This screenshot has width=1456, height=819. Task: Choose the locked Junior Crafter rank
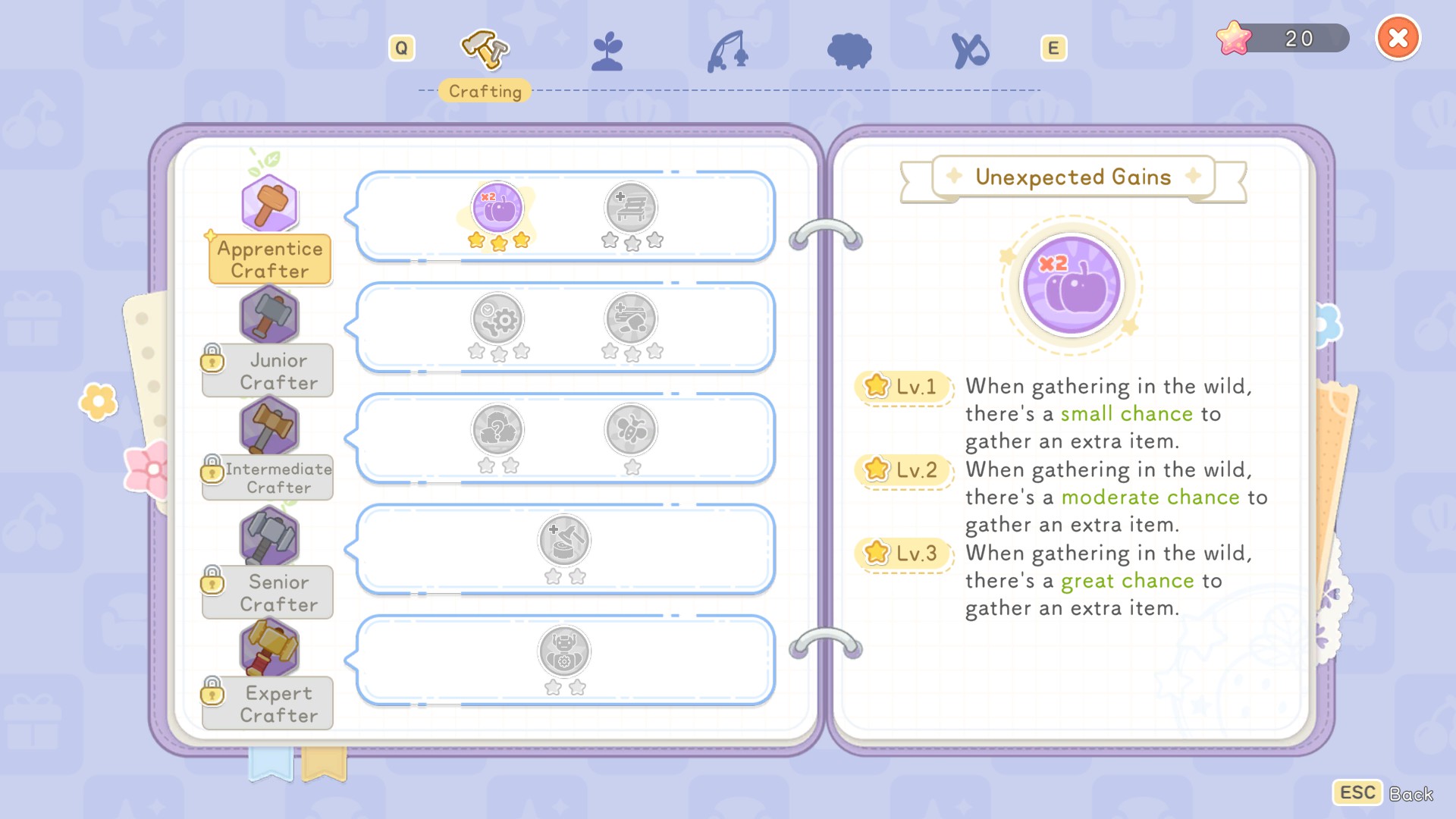tap(278, 370)
